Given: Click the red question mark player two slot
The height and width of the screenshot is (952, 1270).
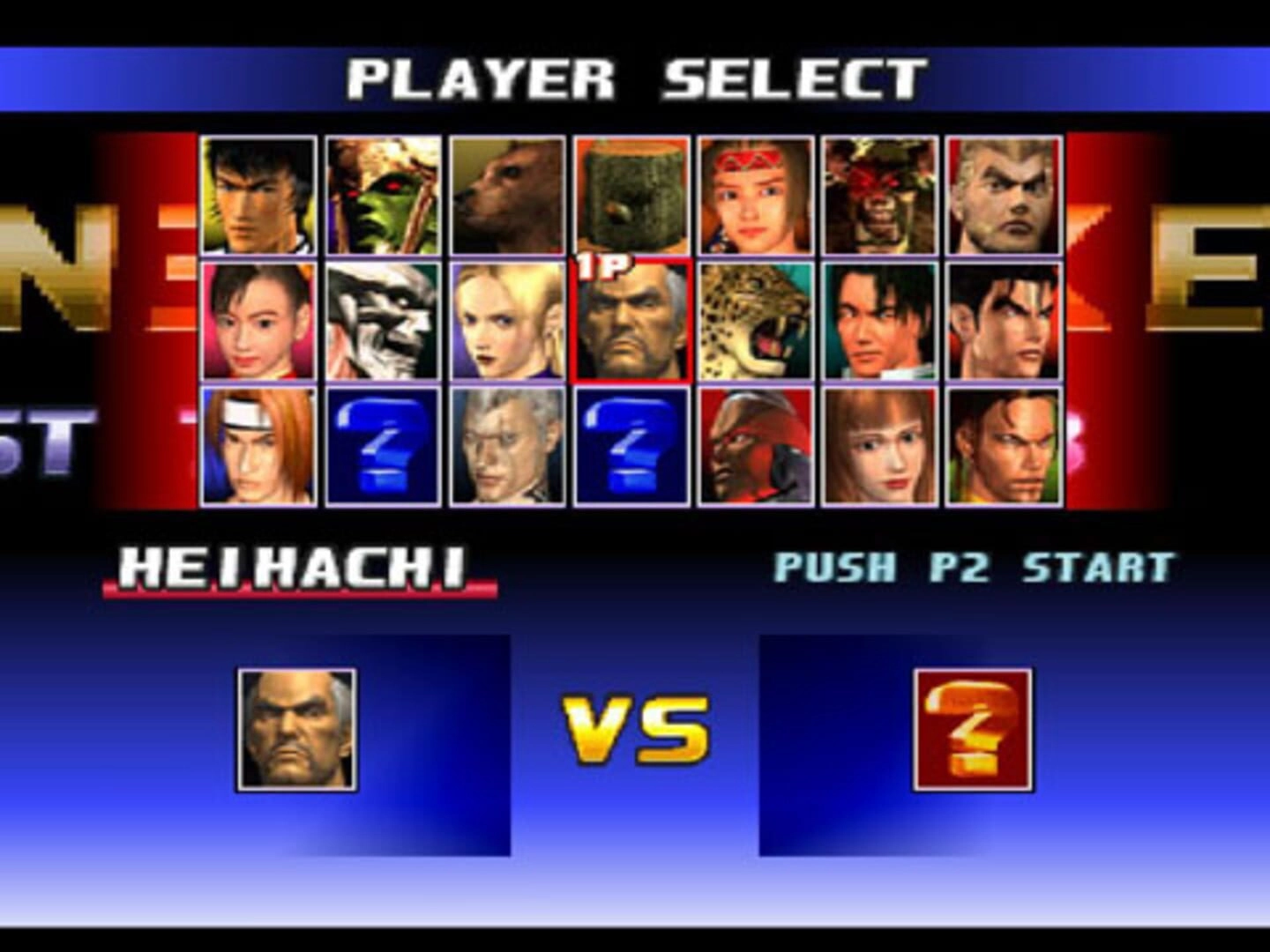Looking at the screenshot, I should (x=973, y=730).
